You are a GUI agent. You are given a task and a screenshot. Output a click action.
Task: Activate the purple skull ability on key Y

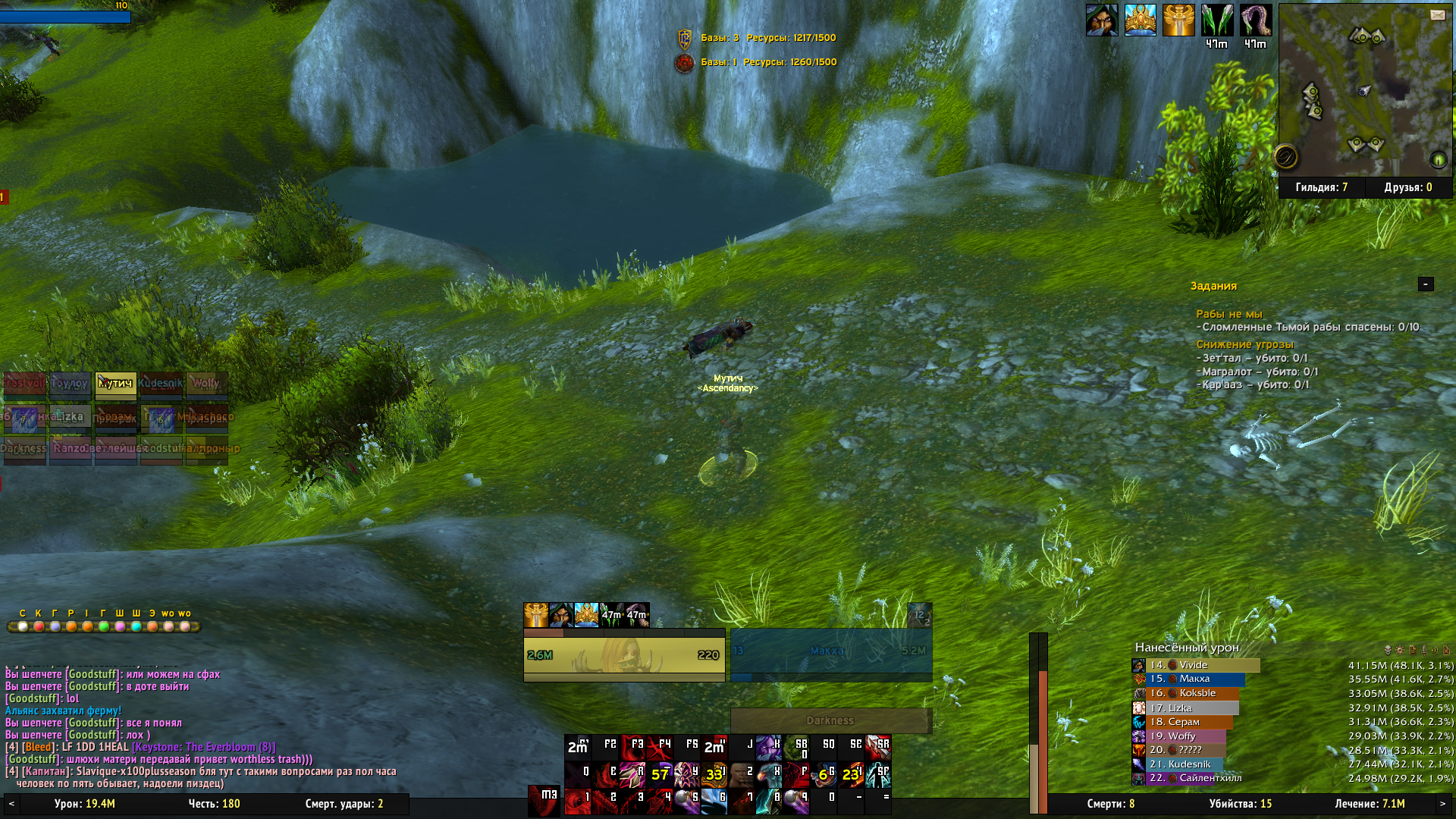coord(687,774)
